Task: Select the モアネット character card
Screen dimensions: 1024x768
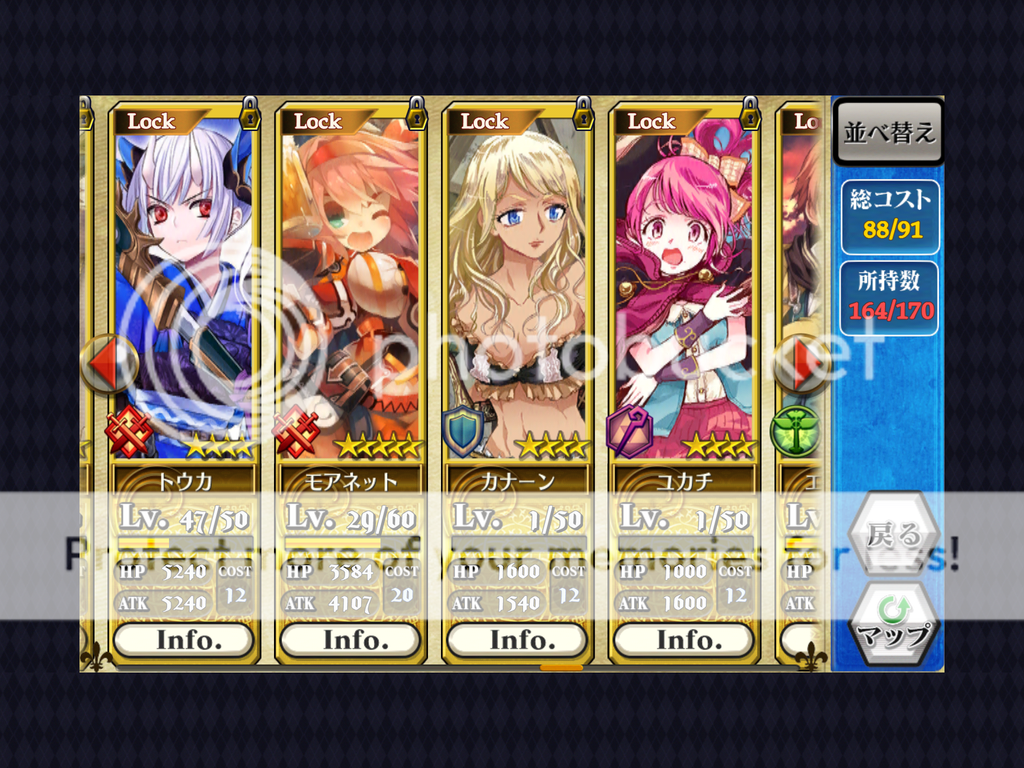Action: pyautogui.click(x=351, y=290)
